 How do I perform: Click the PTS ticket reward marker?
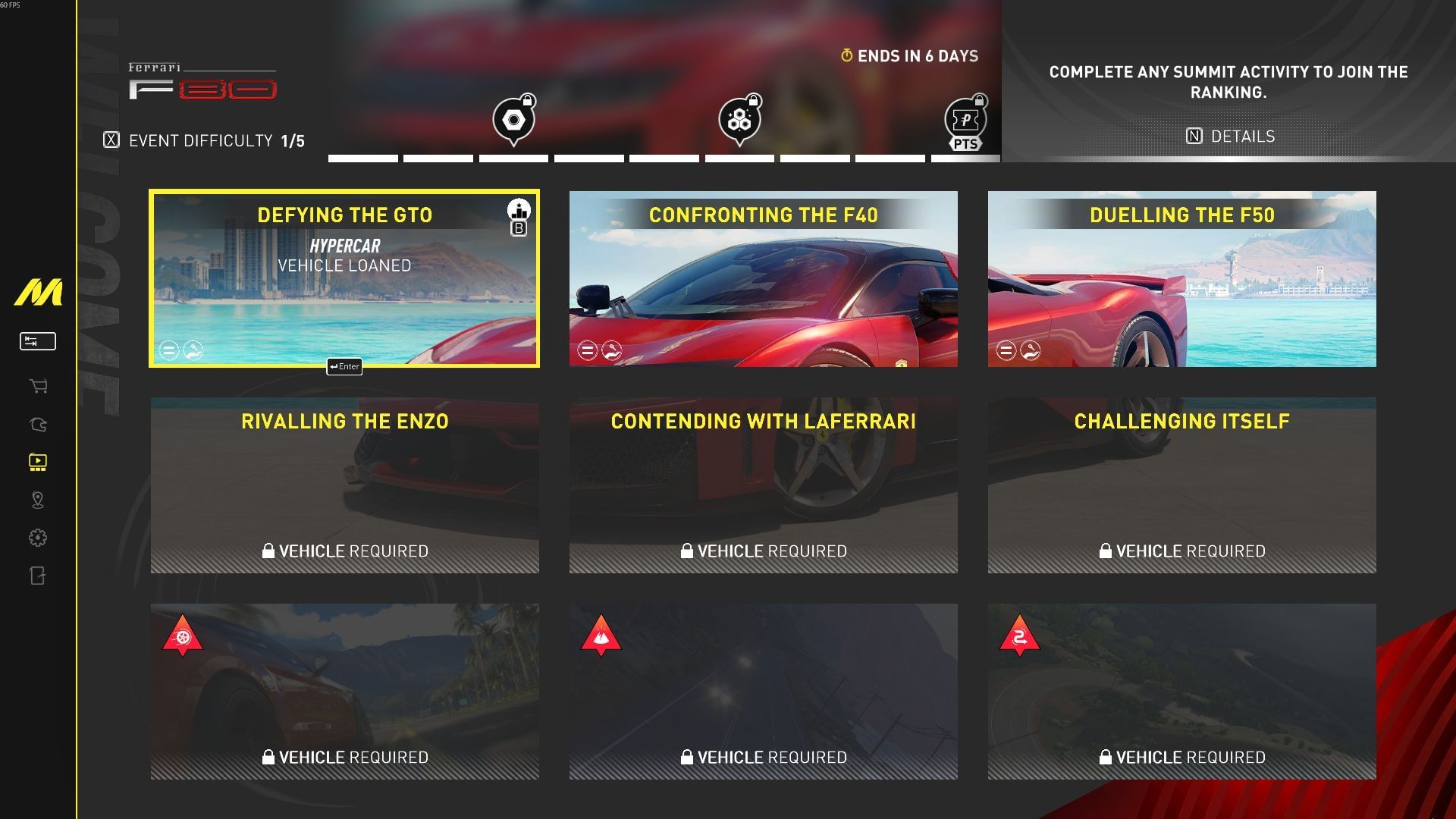(x=965, y=121)
